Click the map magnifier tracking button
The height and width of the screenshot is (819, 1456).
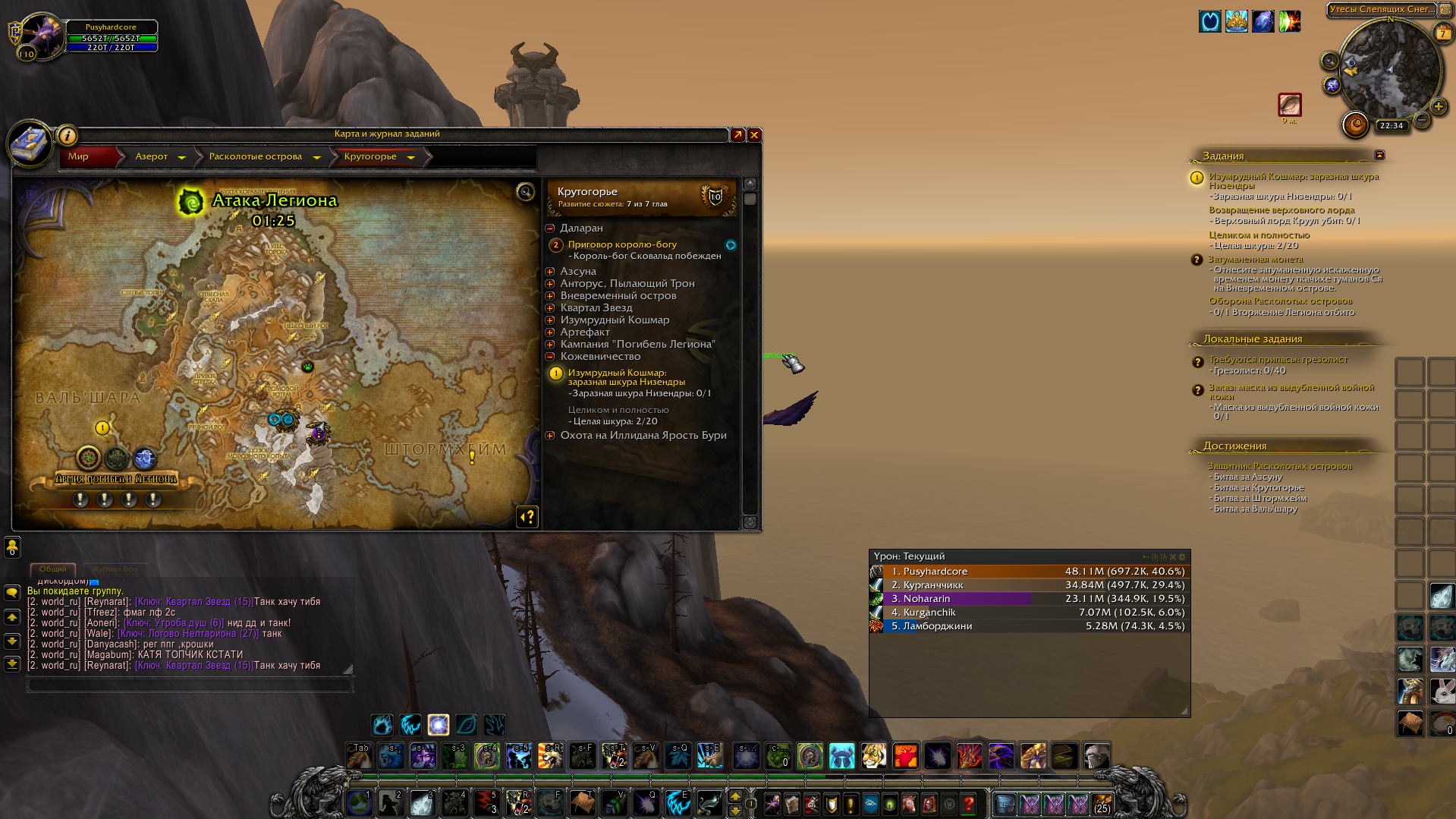525,192
